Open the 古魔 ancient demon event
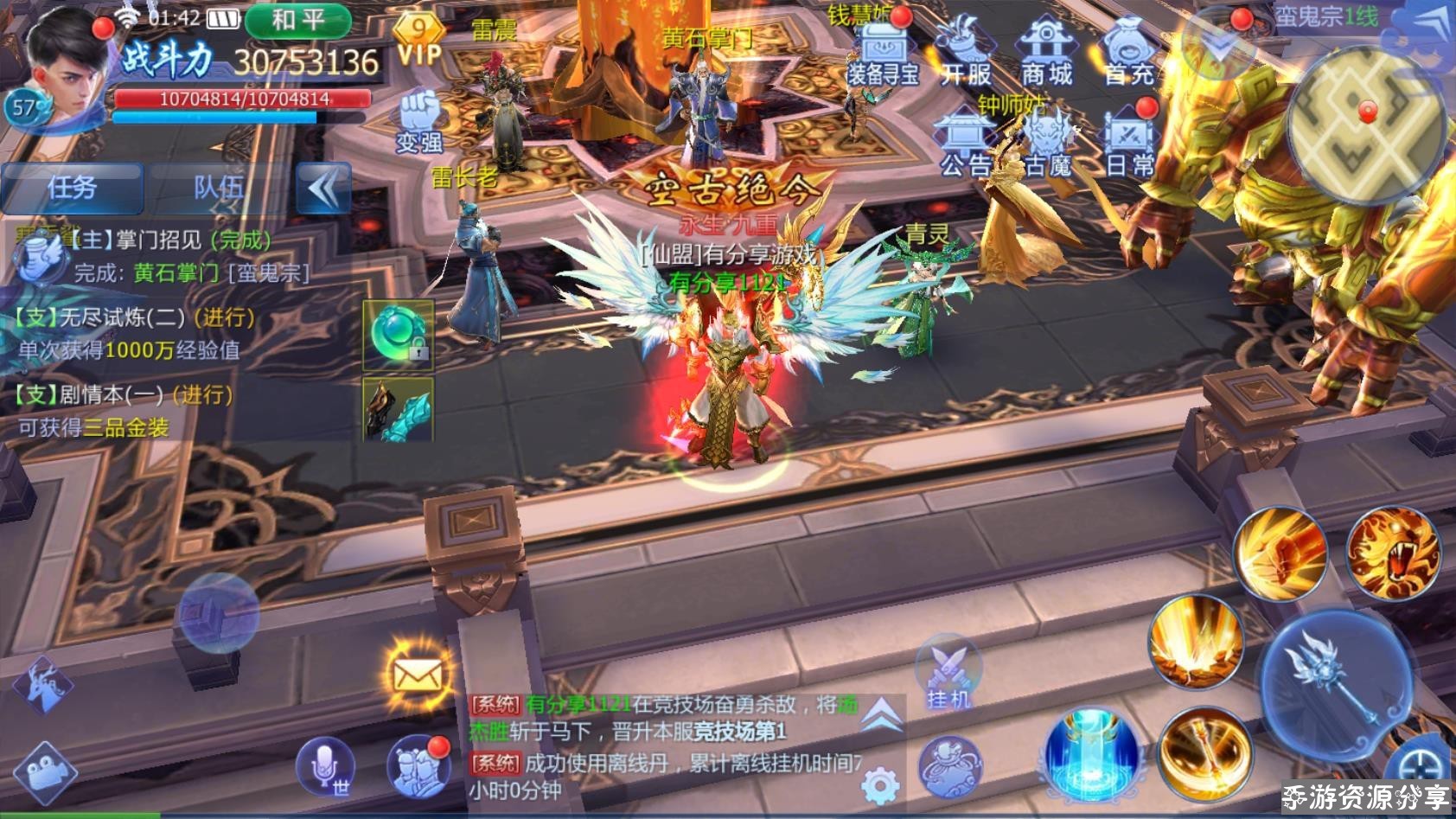 click(x=1047, y=143)
